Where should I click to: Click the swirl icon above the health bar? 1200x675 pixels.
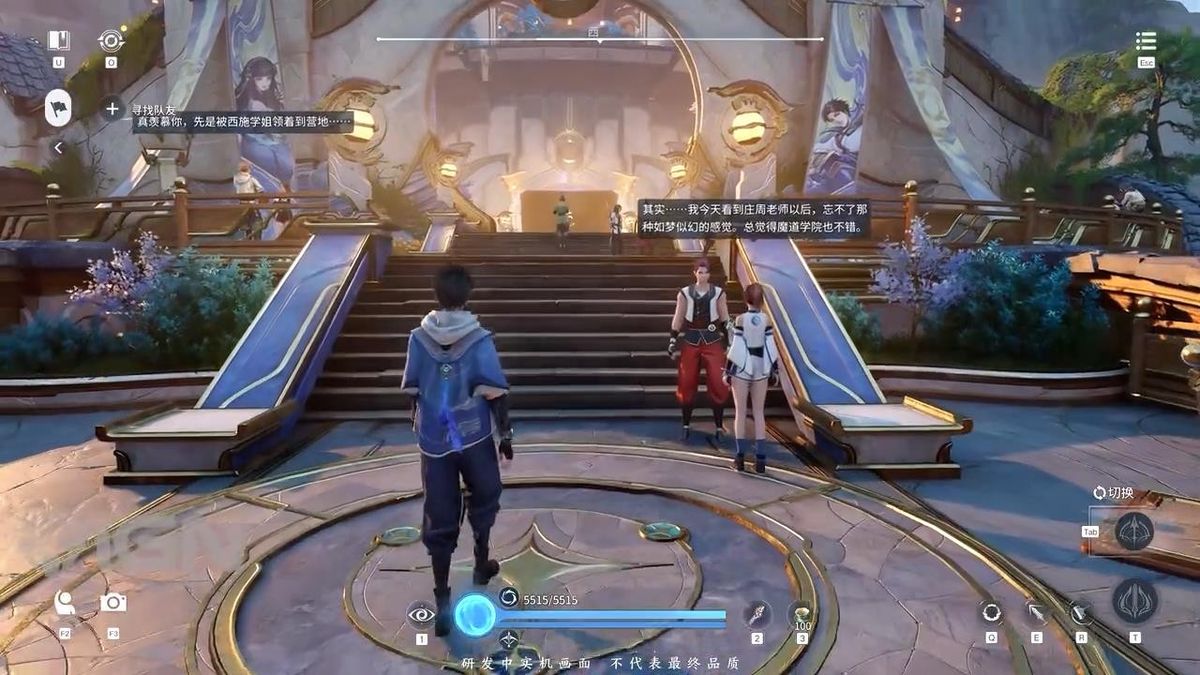(x=508, y=598)
